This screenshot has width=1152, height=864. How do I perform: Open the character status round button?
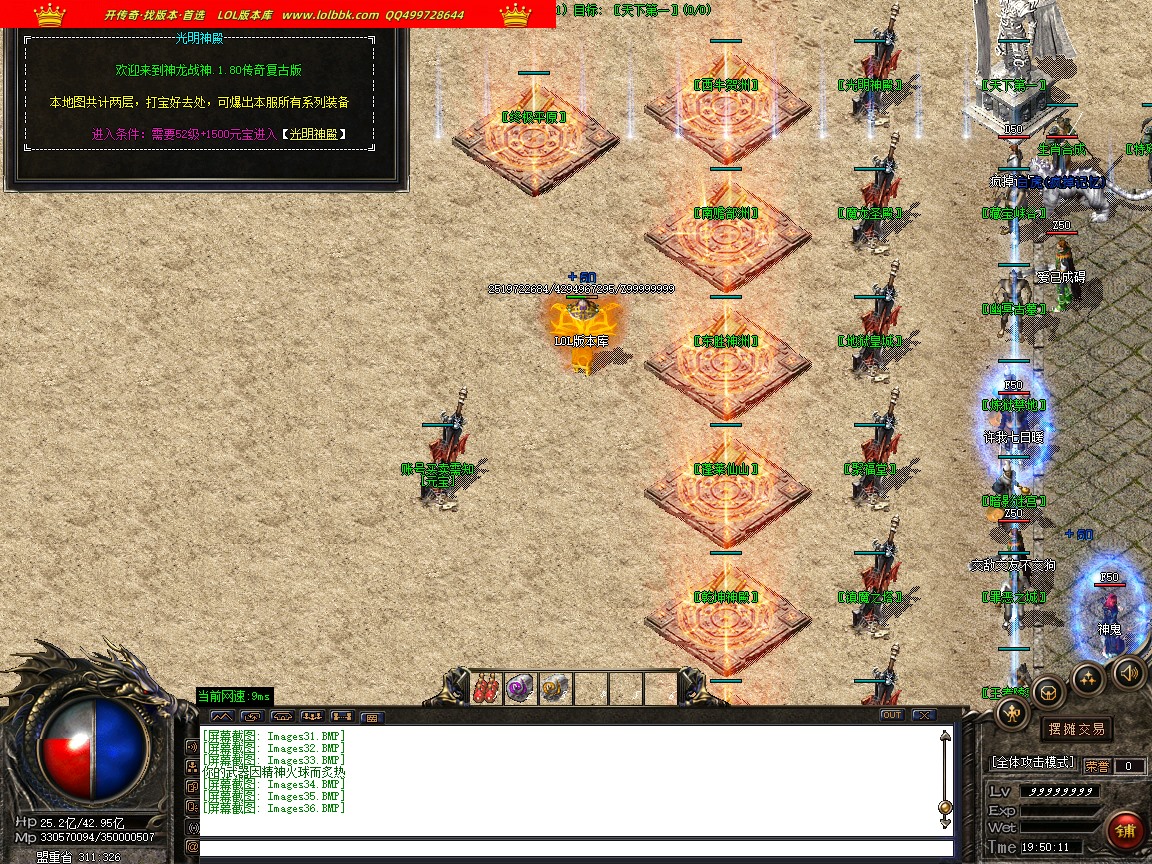[x=1014, y=712]
